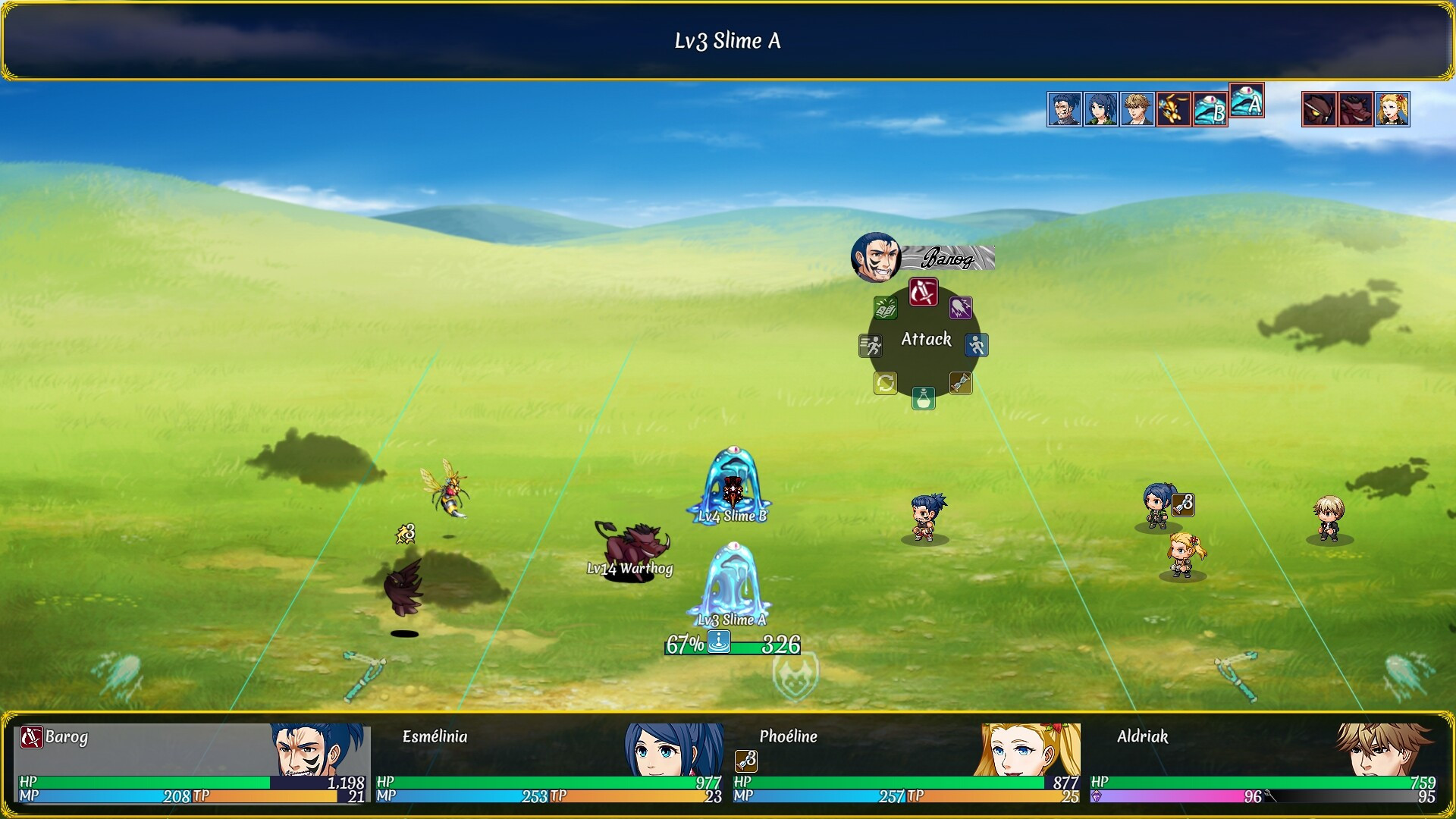Select Aldriak's party status panel
This screenshot has height=819, width=1456.
point(1263,763)
